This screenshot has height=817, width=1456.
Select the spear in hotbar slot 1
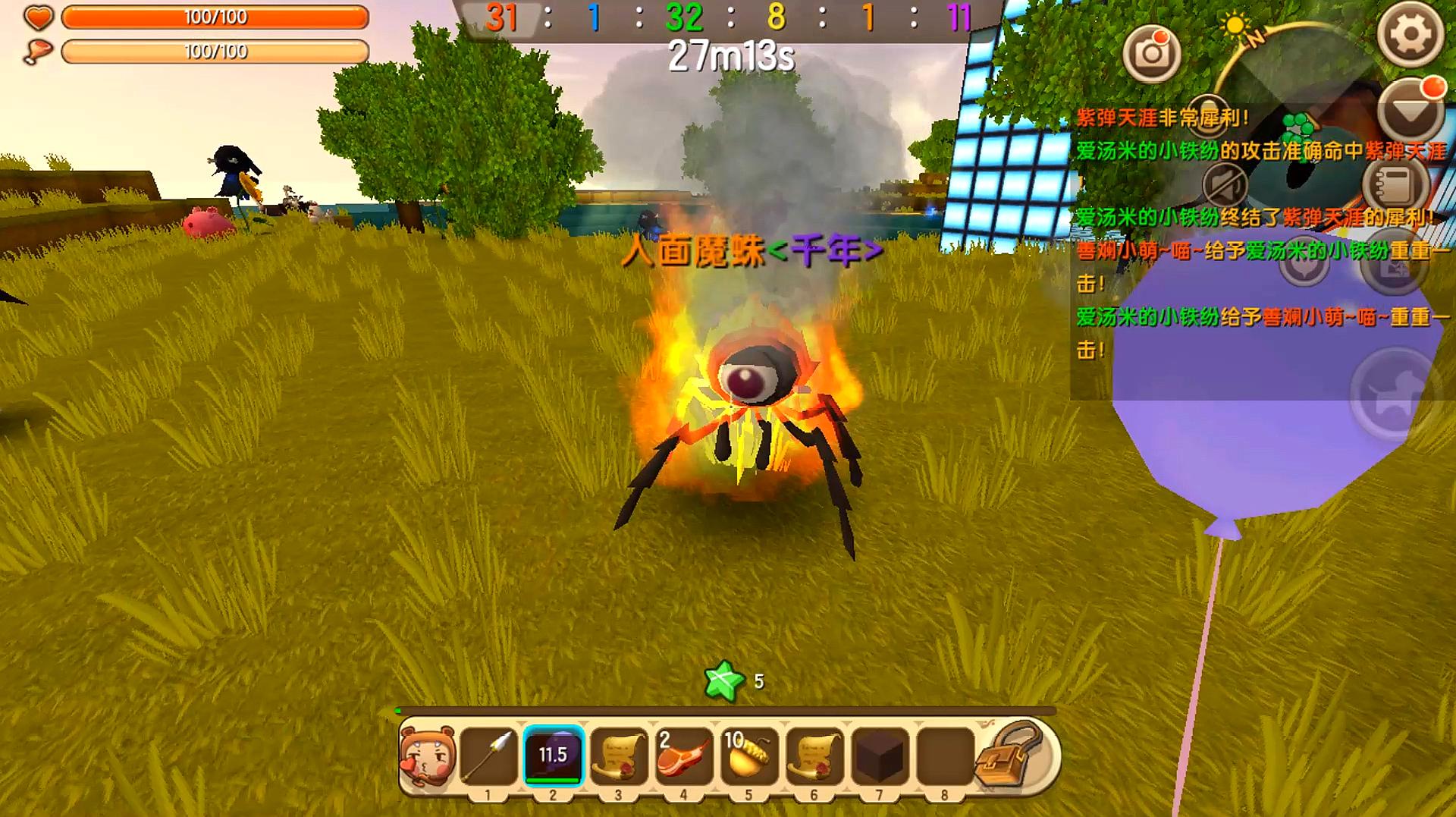pyautogui.click(x=488, y=756)
